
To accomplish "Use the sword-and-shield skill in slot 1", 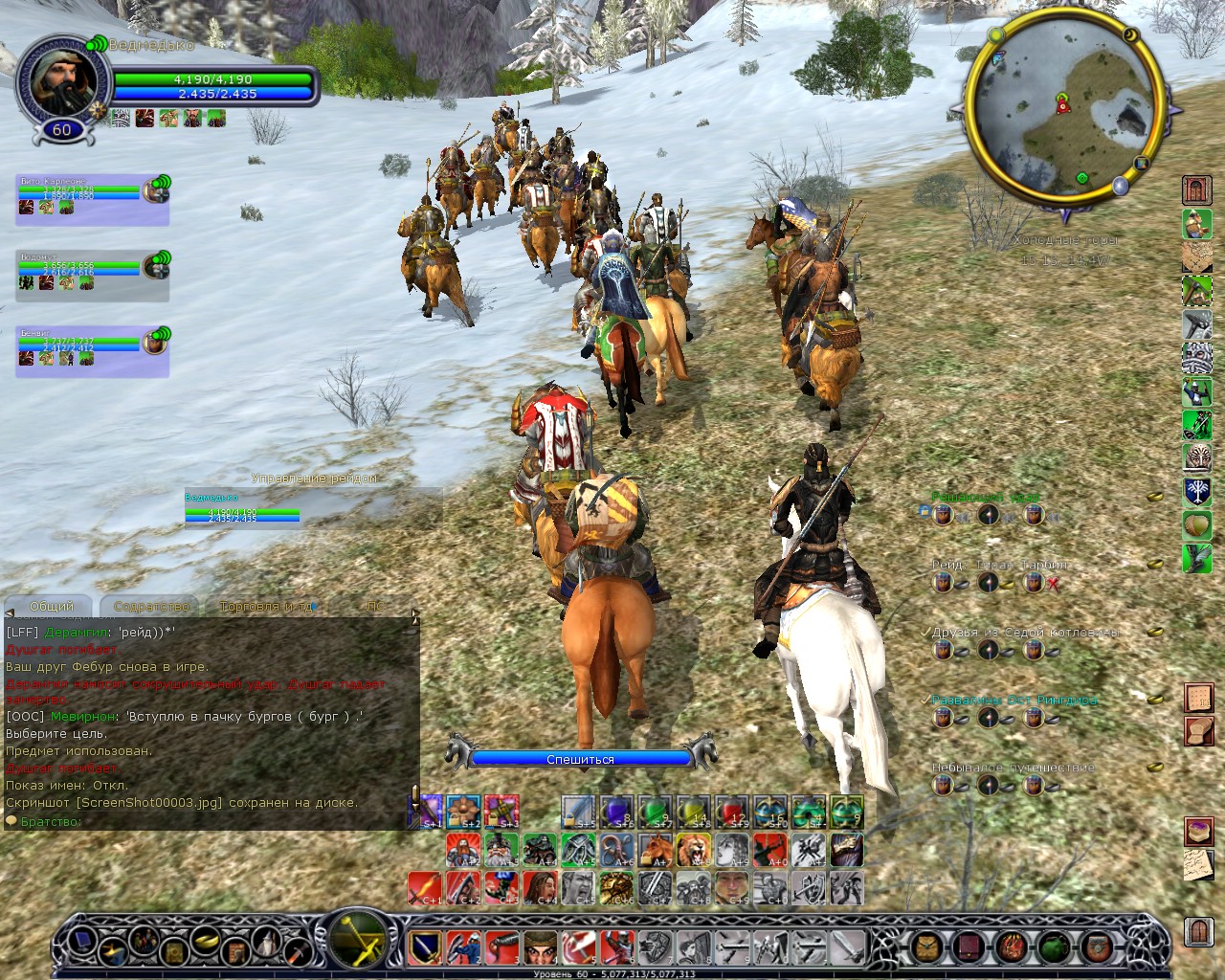I will (x=426, y=947).
